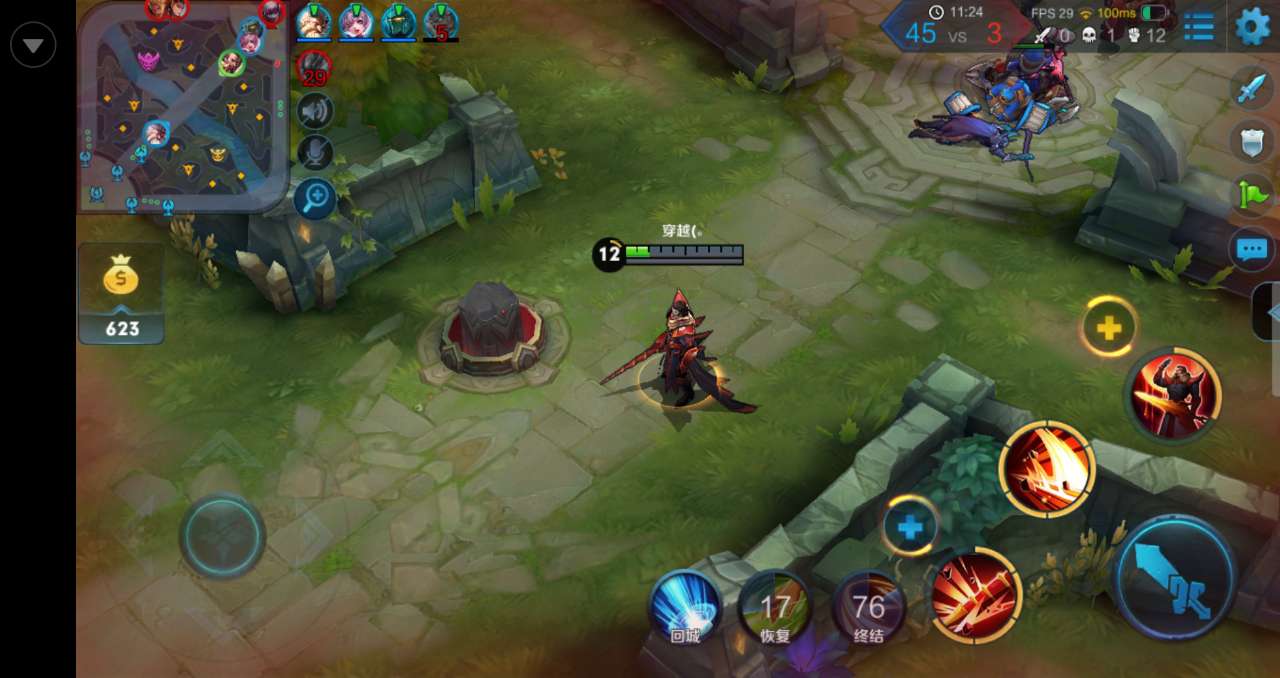
Task: Click the magnifier zoom button
Action: (x=315, y=198)
